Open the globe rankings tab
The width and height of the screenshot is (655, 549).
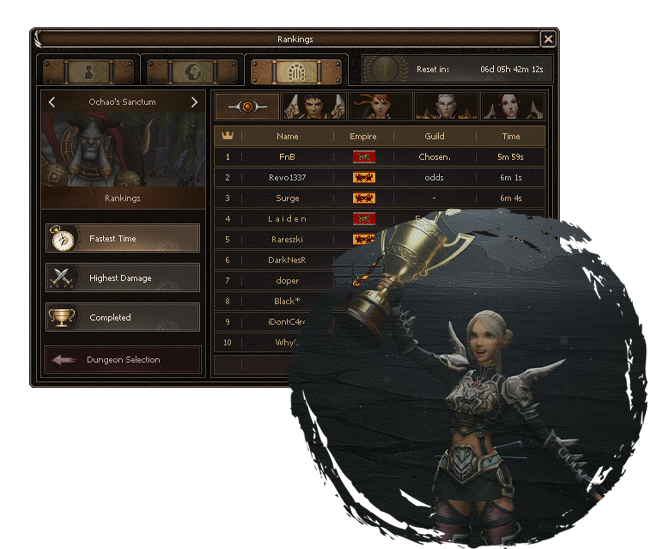click(193, 72)
